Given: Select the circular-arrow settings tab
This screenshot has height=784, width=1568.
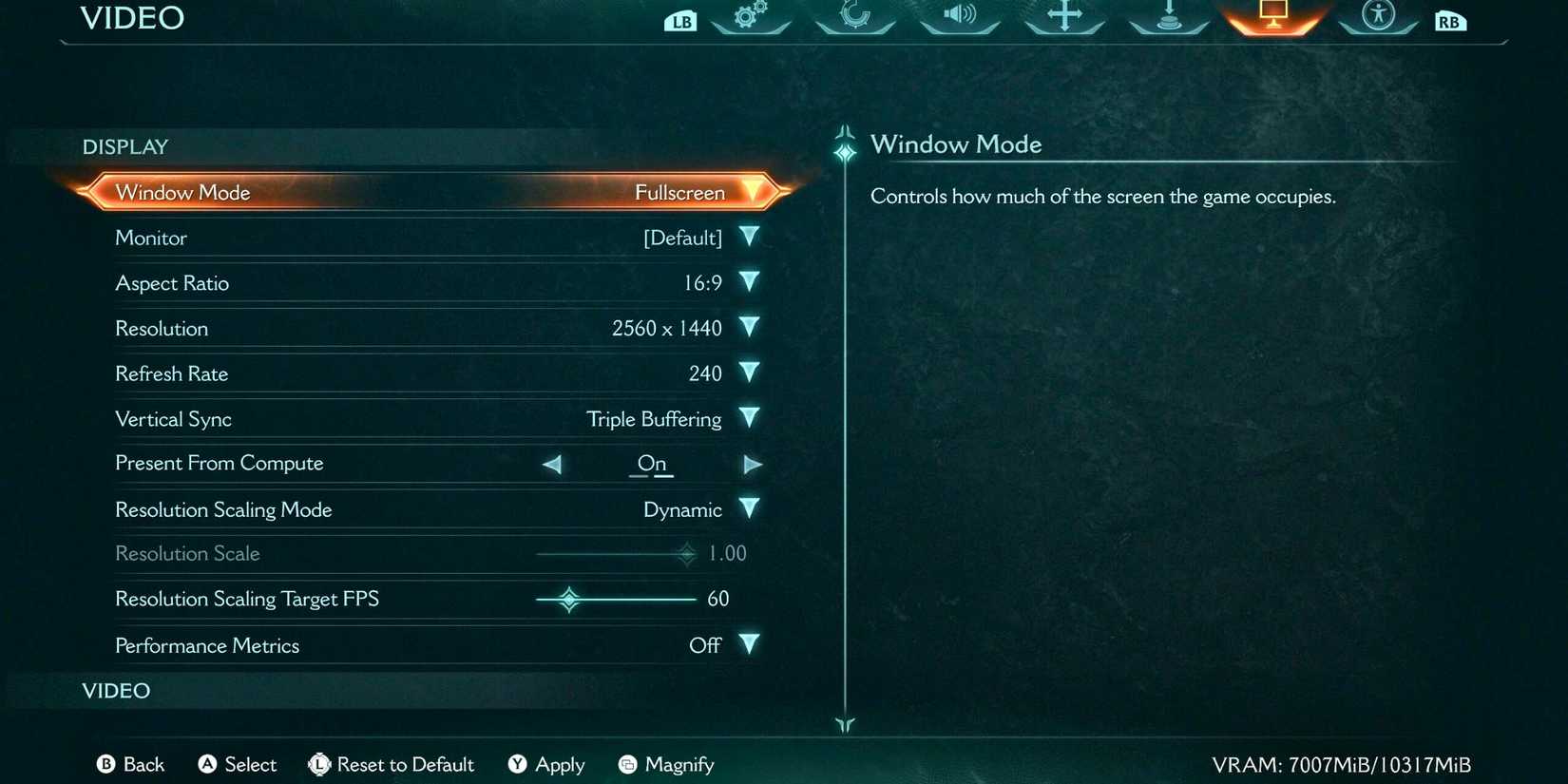Looking at the screenshot, I should [854, 17].
